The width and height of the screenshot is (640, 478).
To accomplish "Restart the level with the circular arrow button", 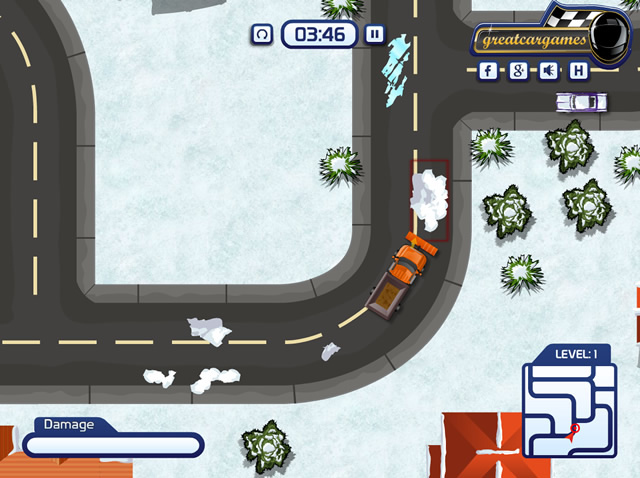I will point(262,35).
